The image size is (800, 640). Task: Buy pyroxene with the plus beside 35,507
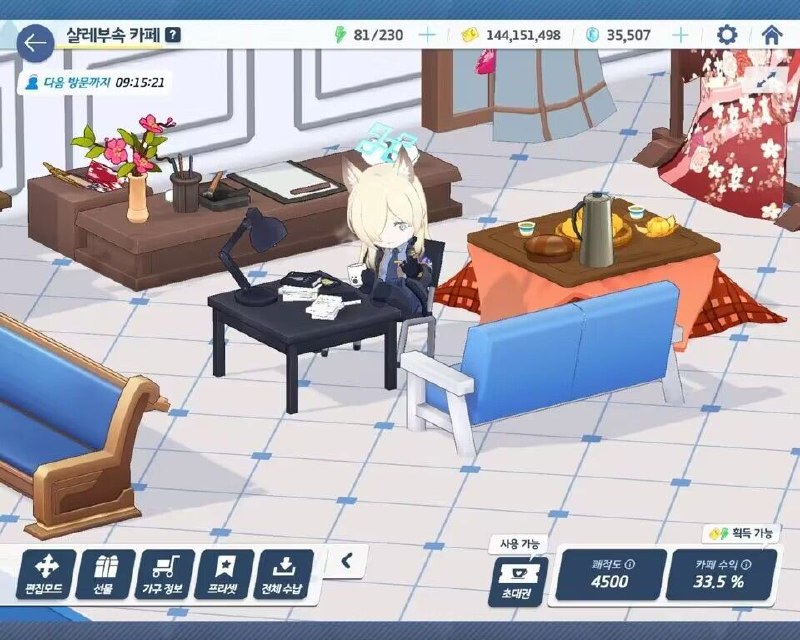click(680, 35)
